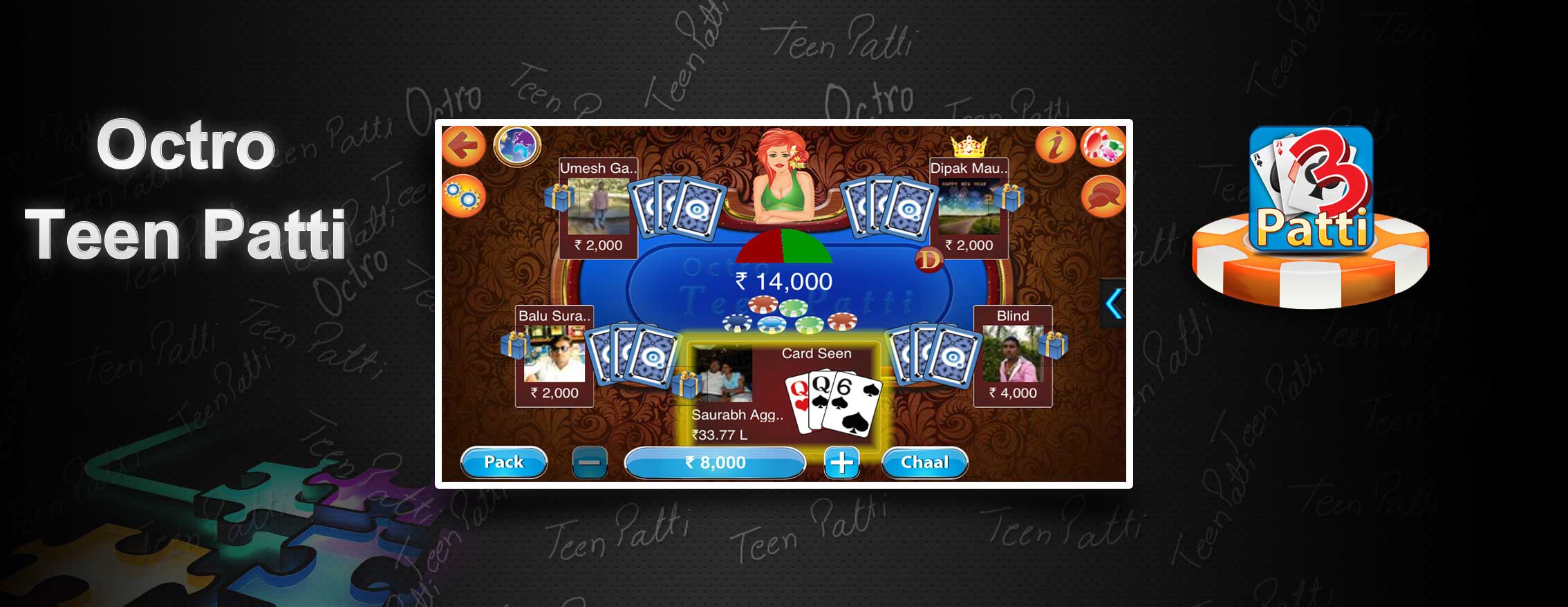Open Saurabh Agg.. own profile picture

pos(722,375)
